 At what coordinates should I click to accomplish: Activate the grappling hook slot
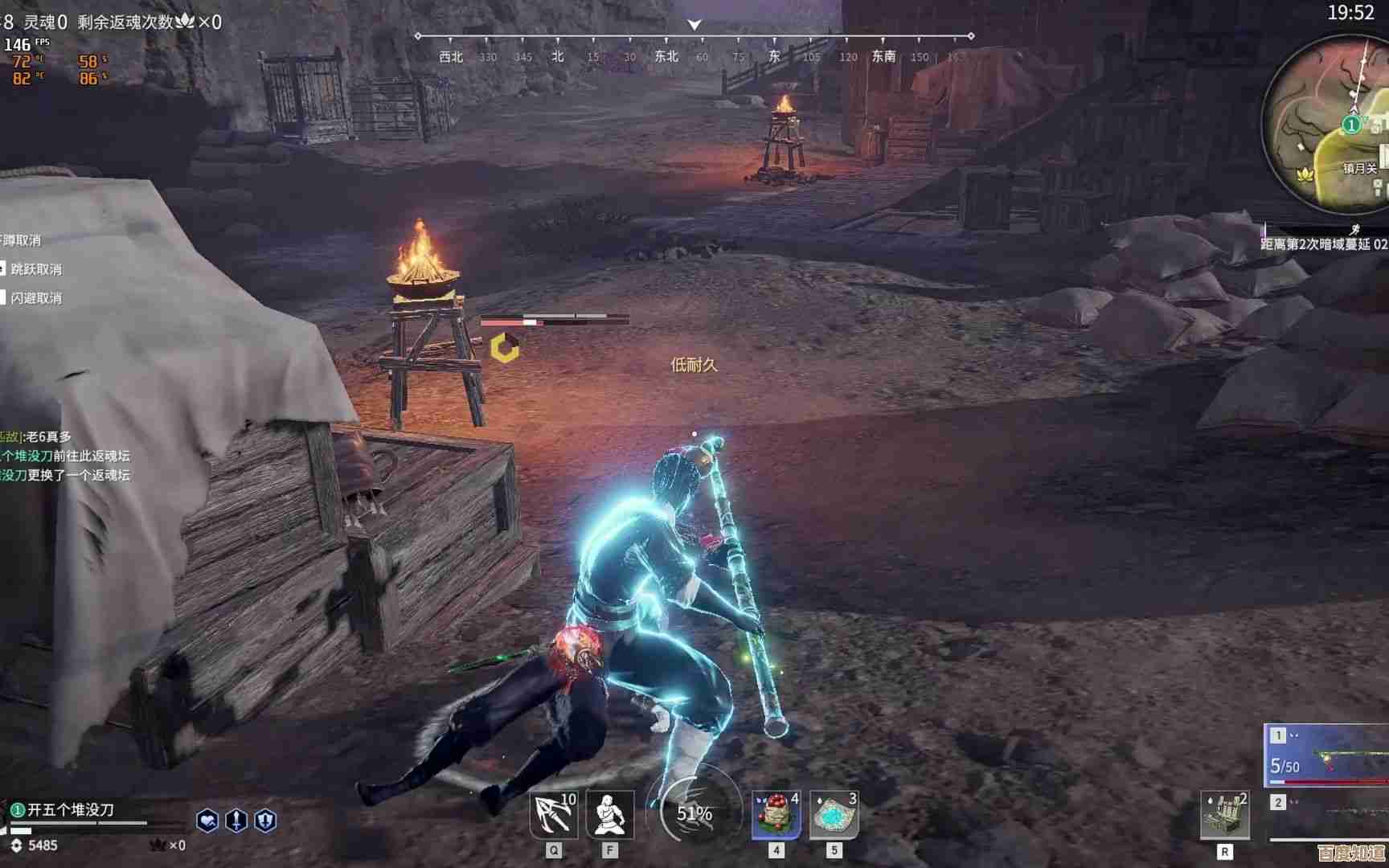point(554,815)
